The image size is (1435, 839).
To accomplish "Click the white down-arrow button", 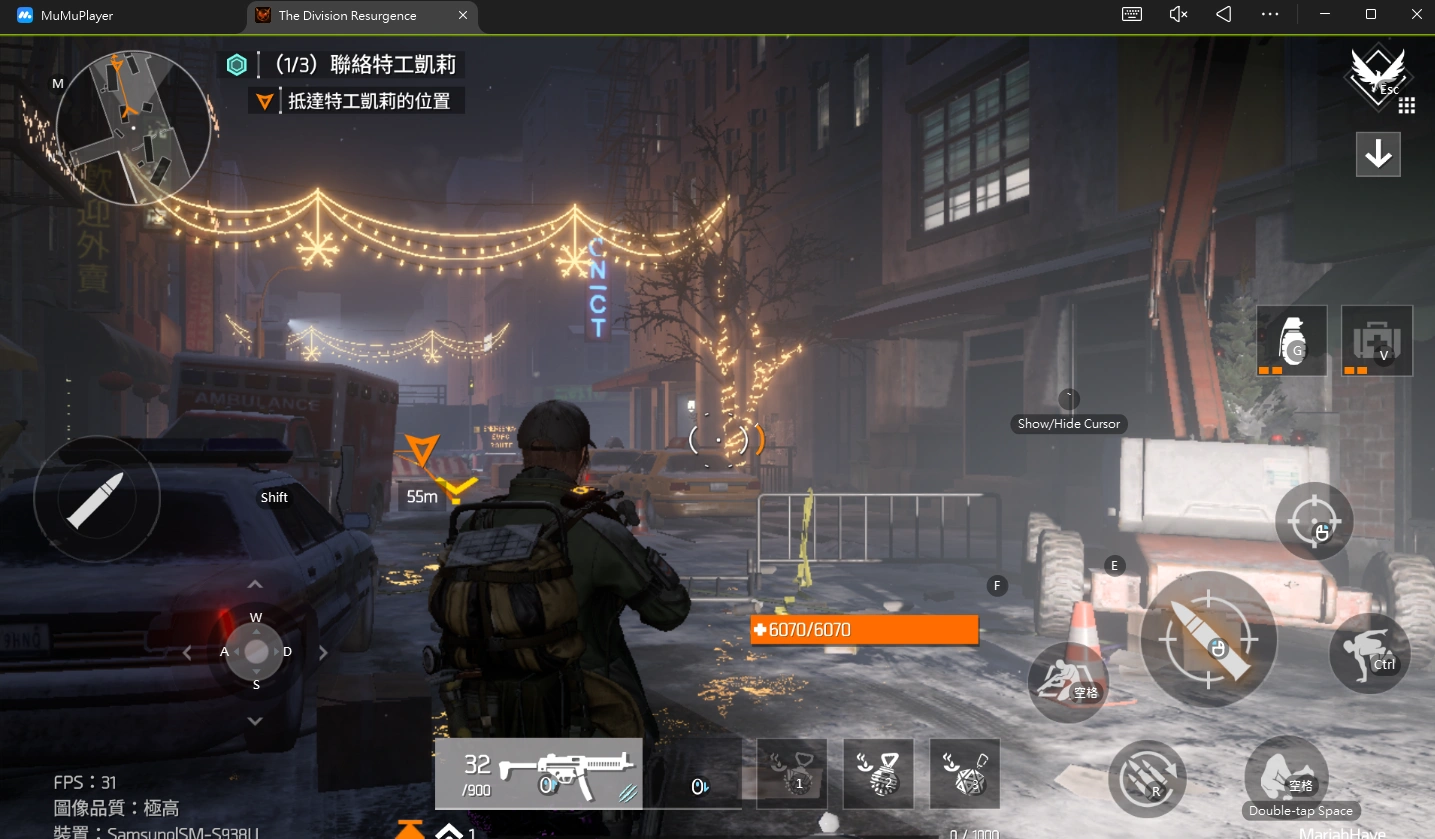I will pos(1378,154).
